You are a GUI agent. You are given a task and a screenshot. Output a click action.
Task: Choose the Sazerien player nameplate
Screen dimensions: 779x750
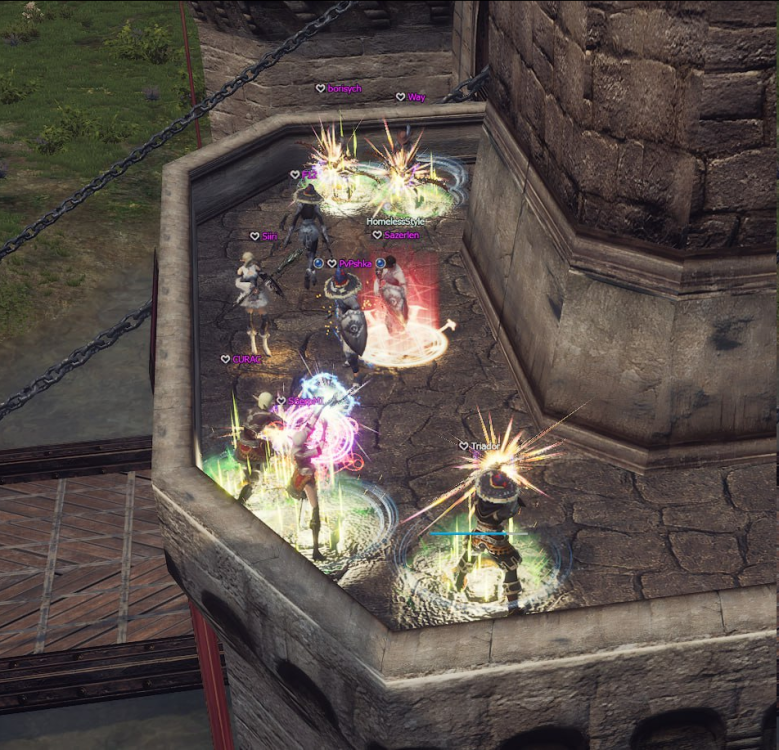coord(401,235)
